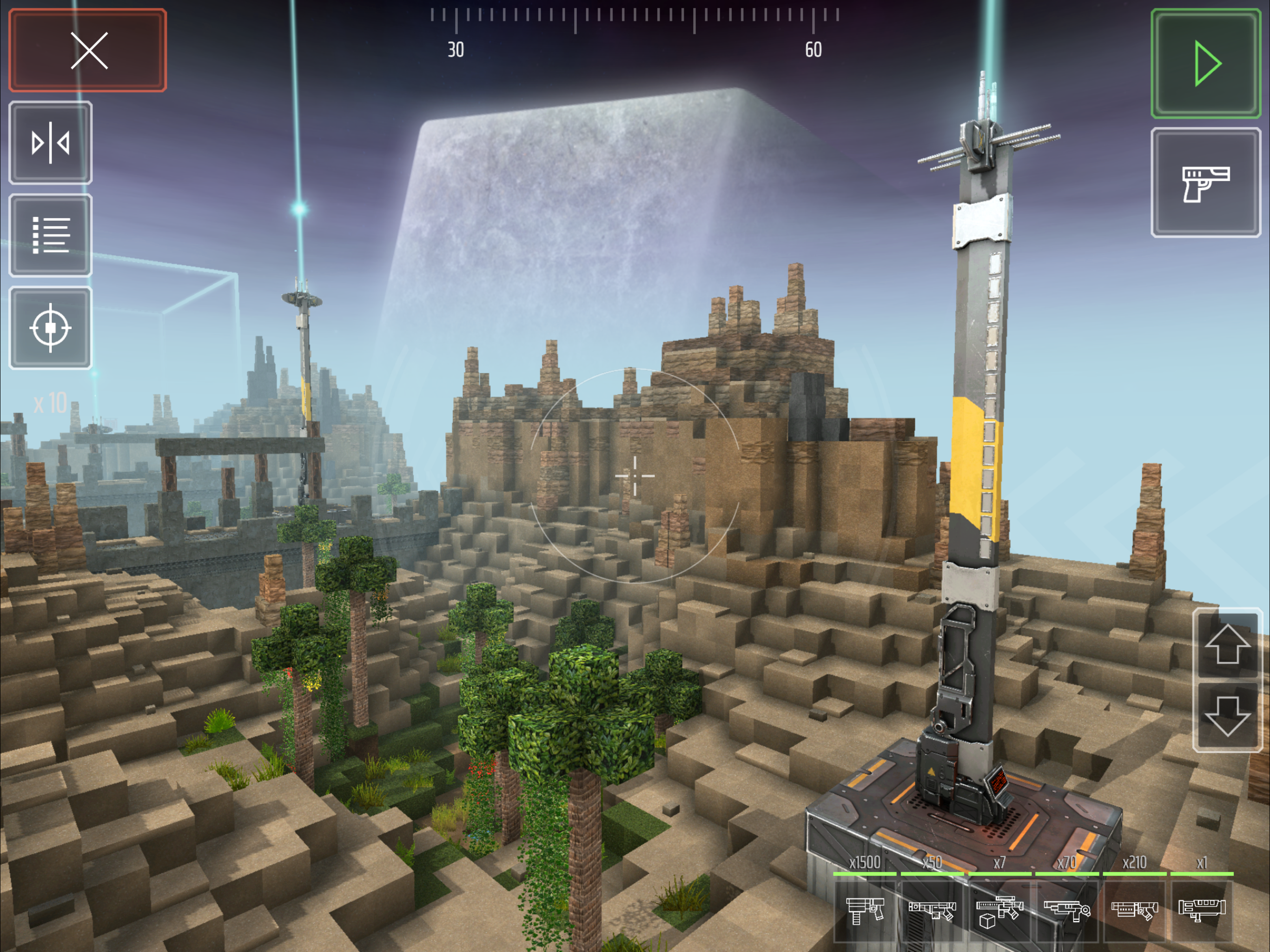Choose the scoped rifle with cube icon
This screenshot has height=952, width=1270.
[x=999, y=910]
